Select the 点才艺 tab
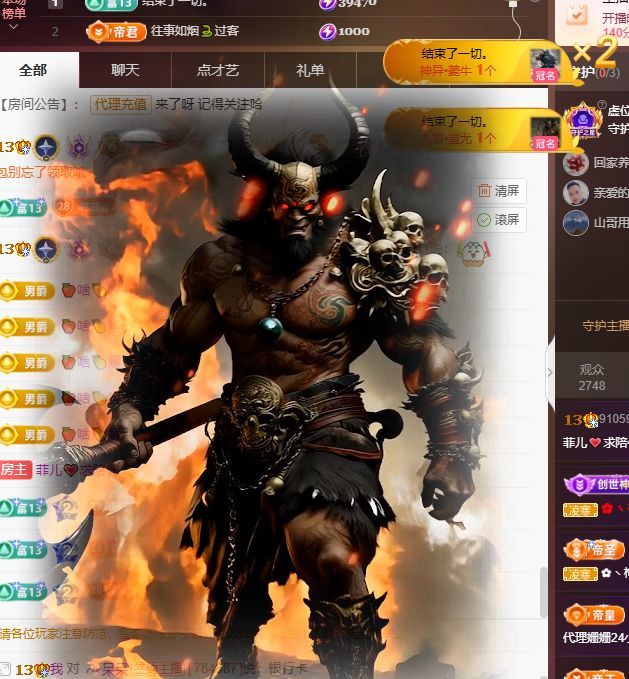 [217, 70]
